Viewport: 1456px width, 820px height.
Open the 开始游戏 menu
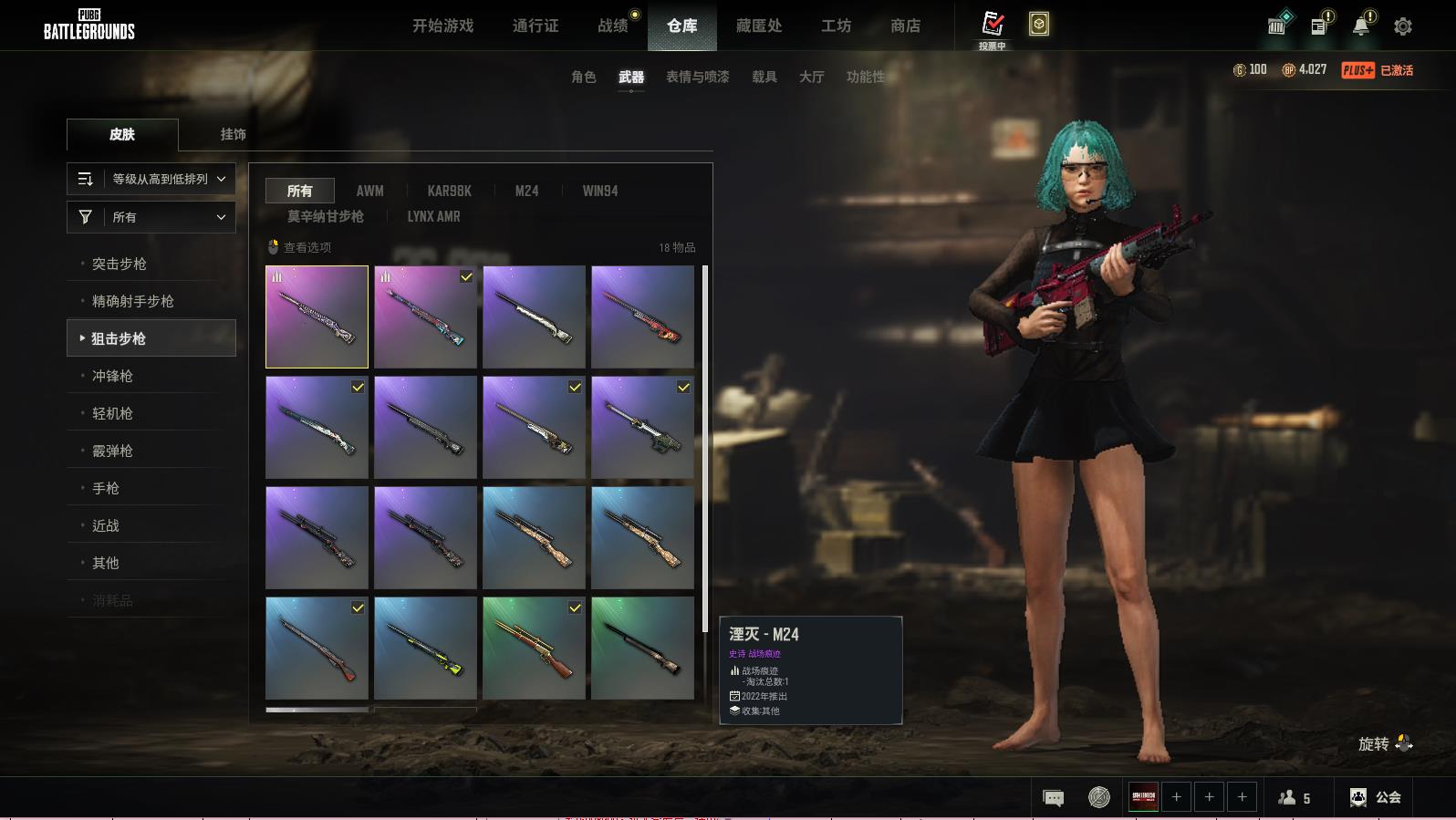coord(442,26)
